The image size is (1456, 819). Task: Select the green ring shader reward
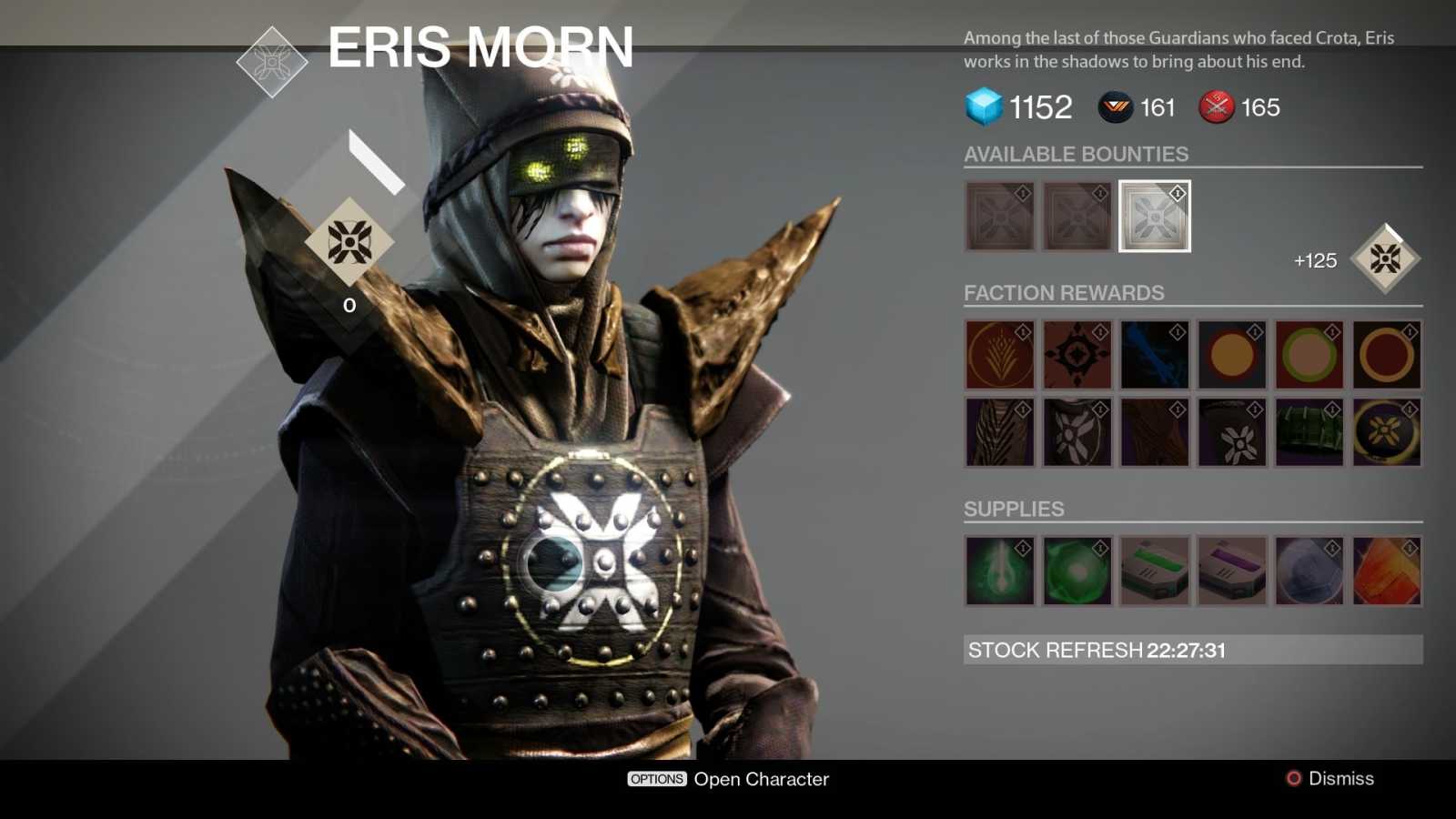click(1310, 355)
